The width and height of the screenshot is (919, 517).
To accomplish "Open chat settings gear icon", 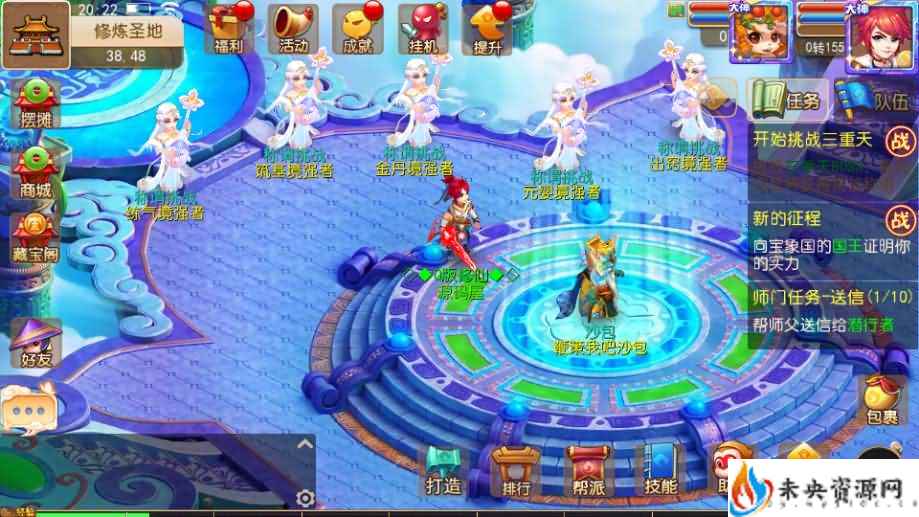I will coord(304,497).
